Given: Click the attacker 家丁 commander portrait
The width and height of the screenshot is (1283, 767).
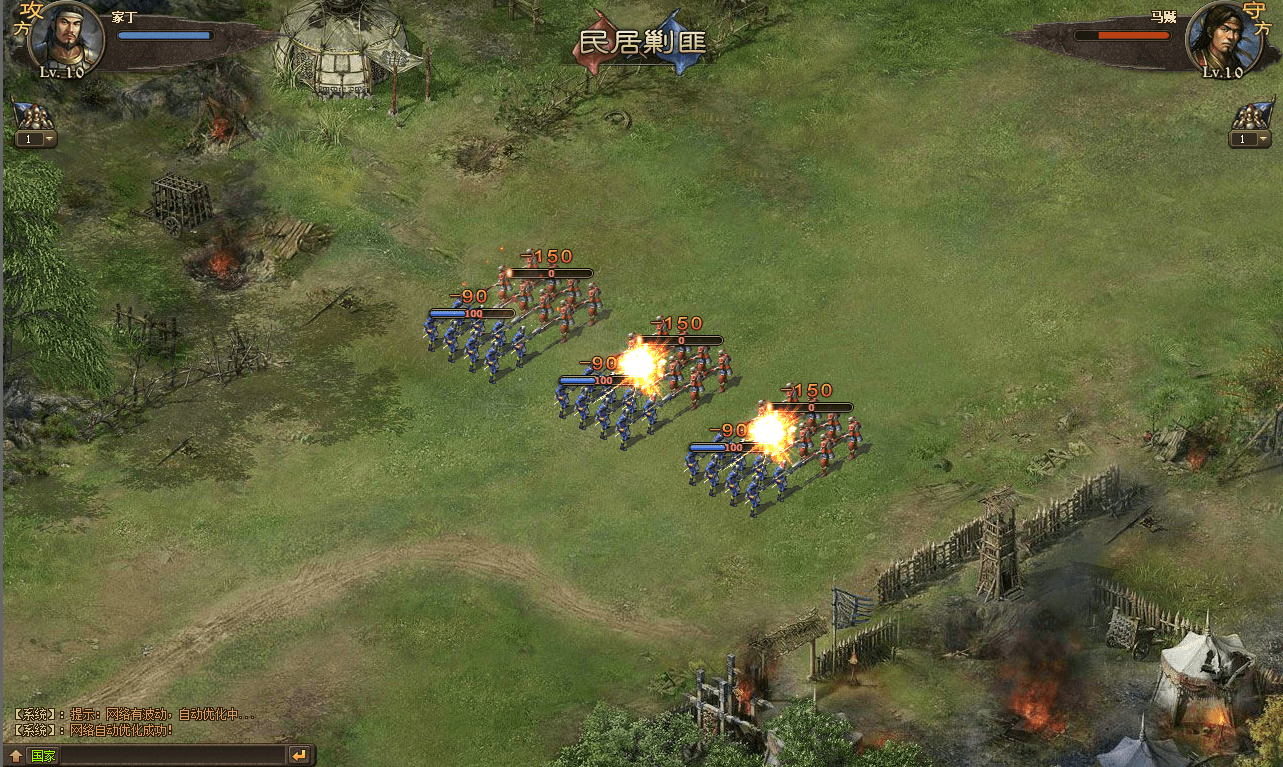Looking at the screenshot, I should (x=67, y=36).
